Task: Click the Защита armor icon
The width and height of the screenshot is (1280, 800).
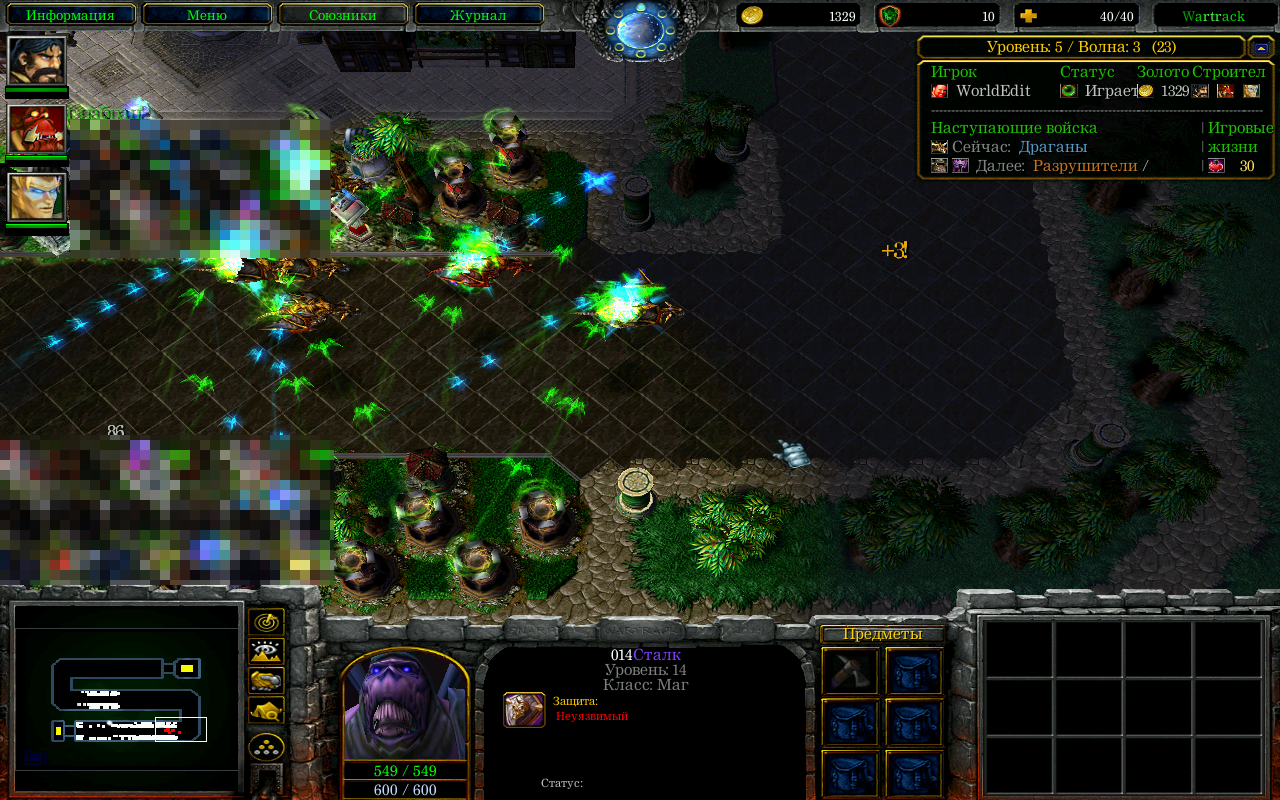Action: coord(524,709)
